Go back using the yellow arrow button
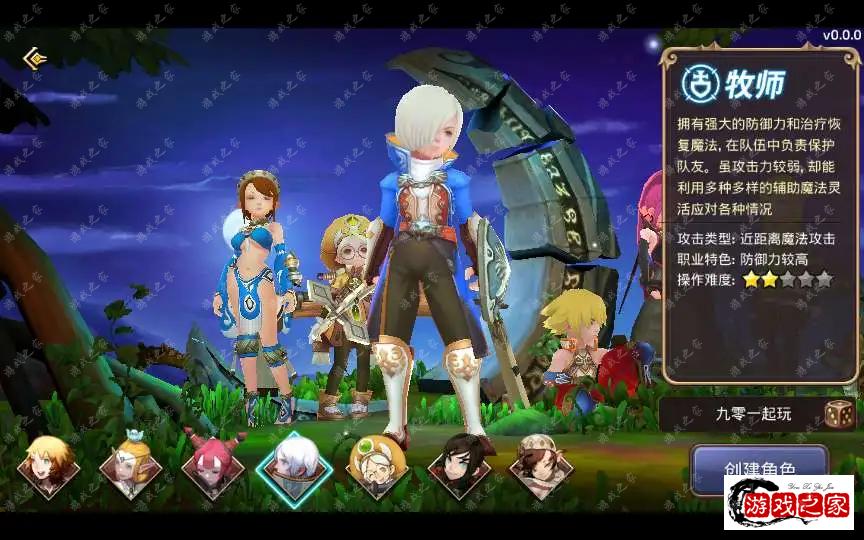 pos(36,58)
